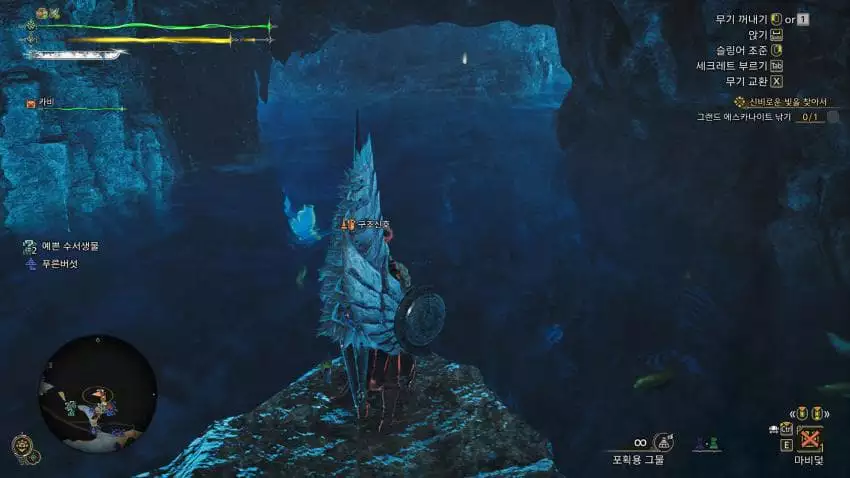
Task: Click the Palico companion name tag
Action: [47, 102]
